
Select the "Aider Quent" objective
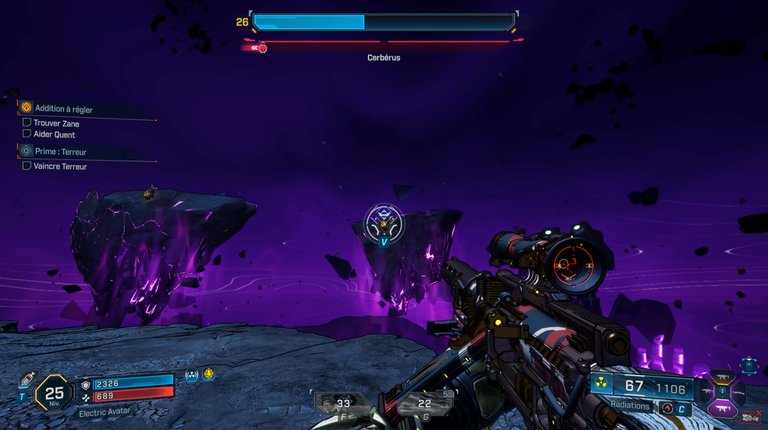54,134
